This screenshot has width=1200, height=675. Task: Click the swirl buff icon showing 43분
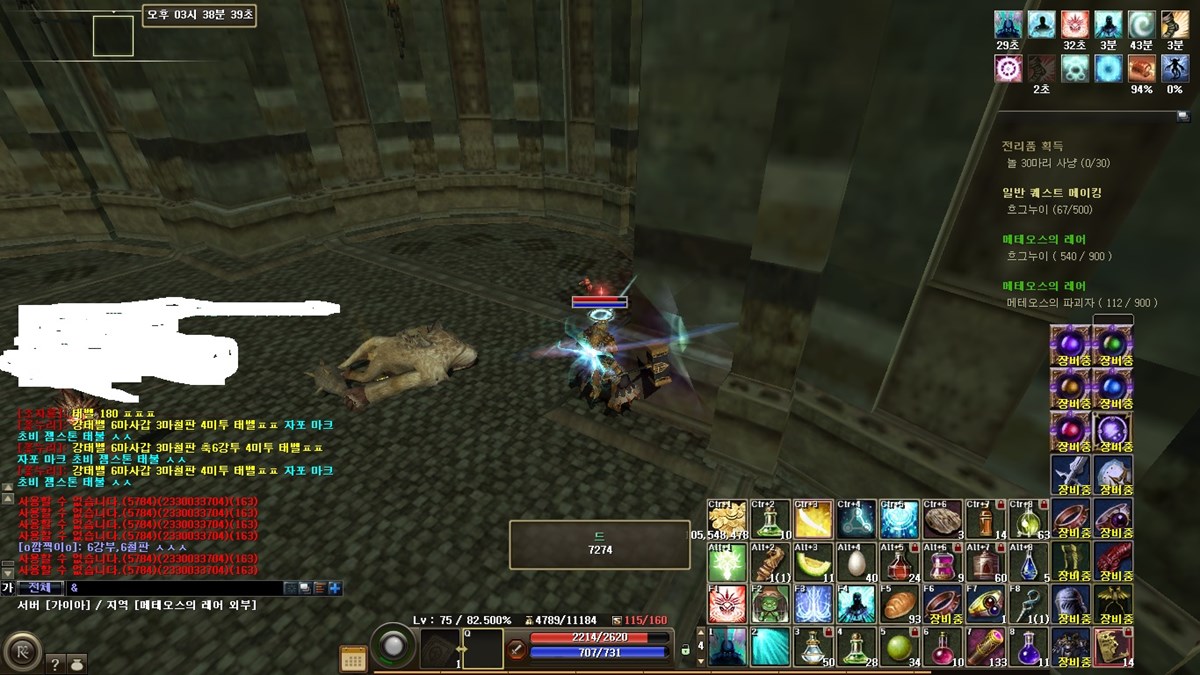click(1141, 24)
